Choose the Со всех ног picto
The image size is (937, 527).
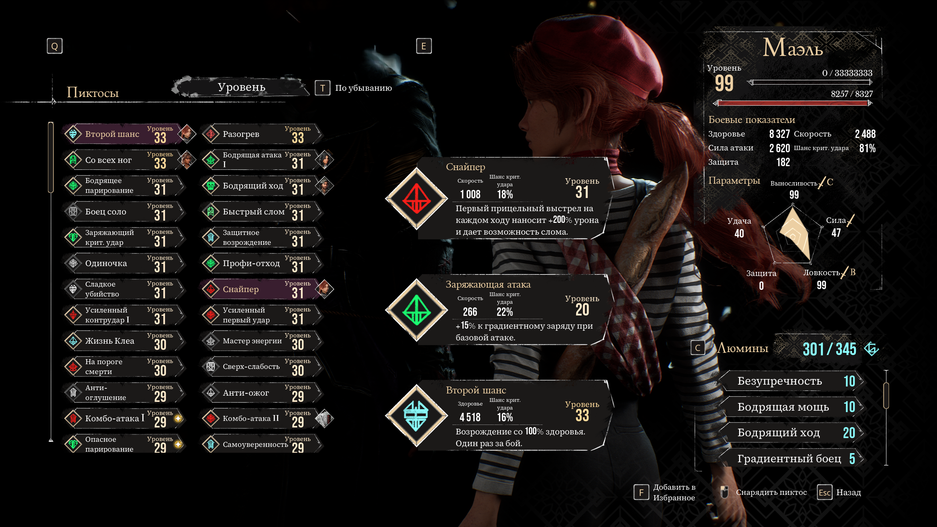118,160
